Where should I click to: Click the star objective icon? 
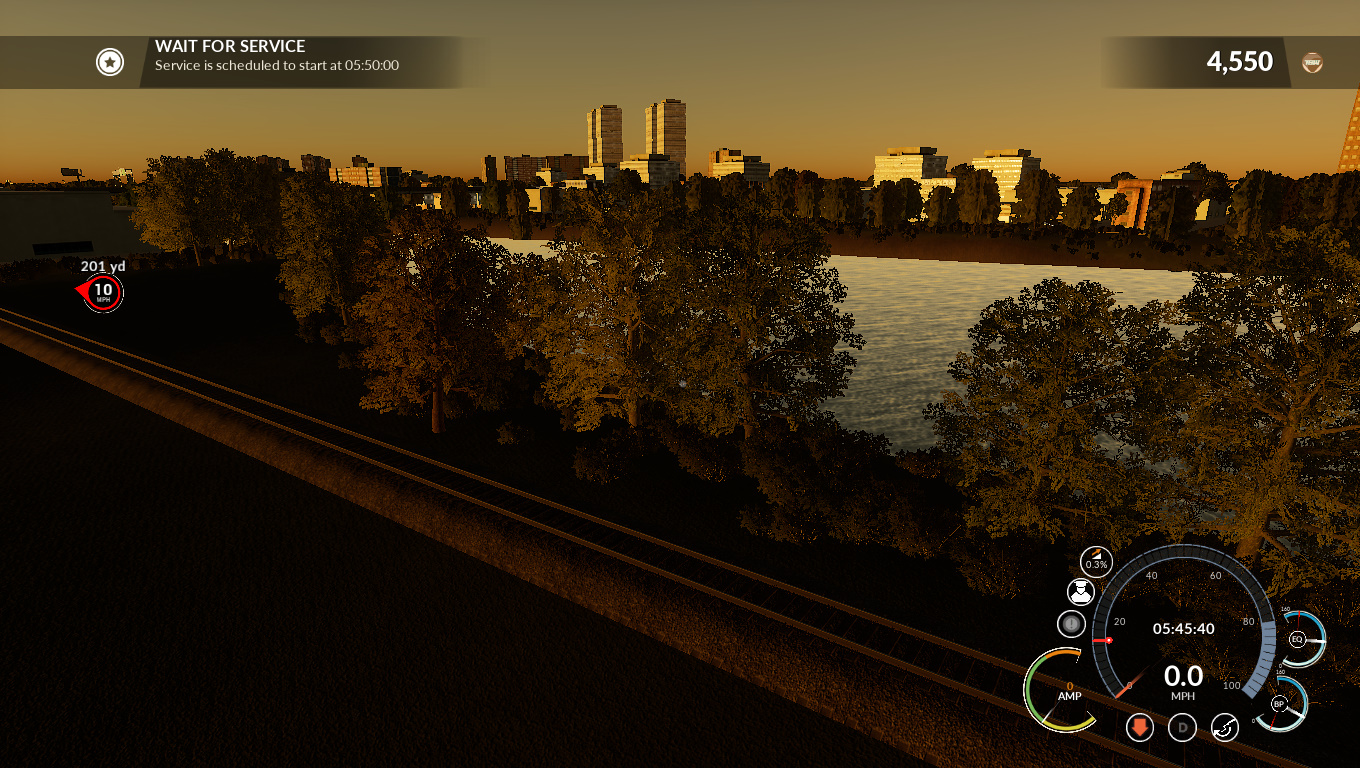pyautogui.click(x=109, y=62)
